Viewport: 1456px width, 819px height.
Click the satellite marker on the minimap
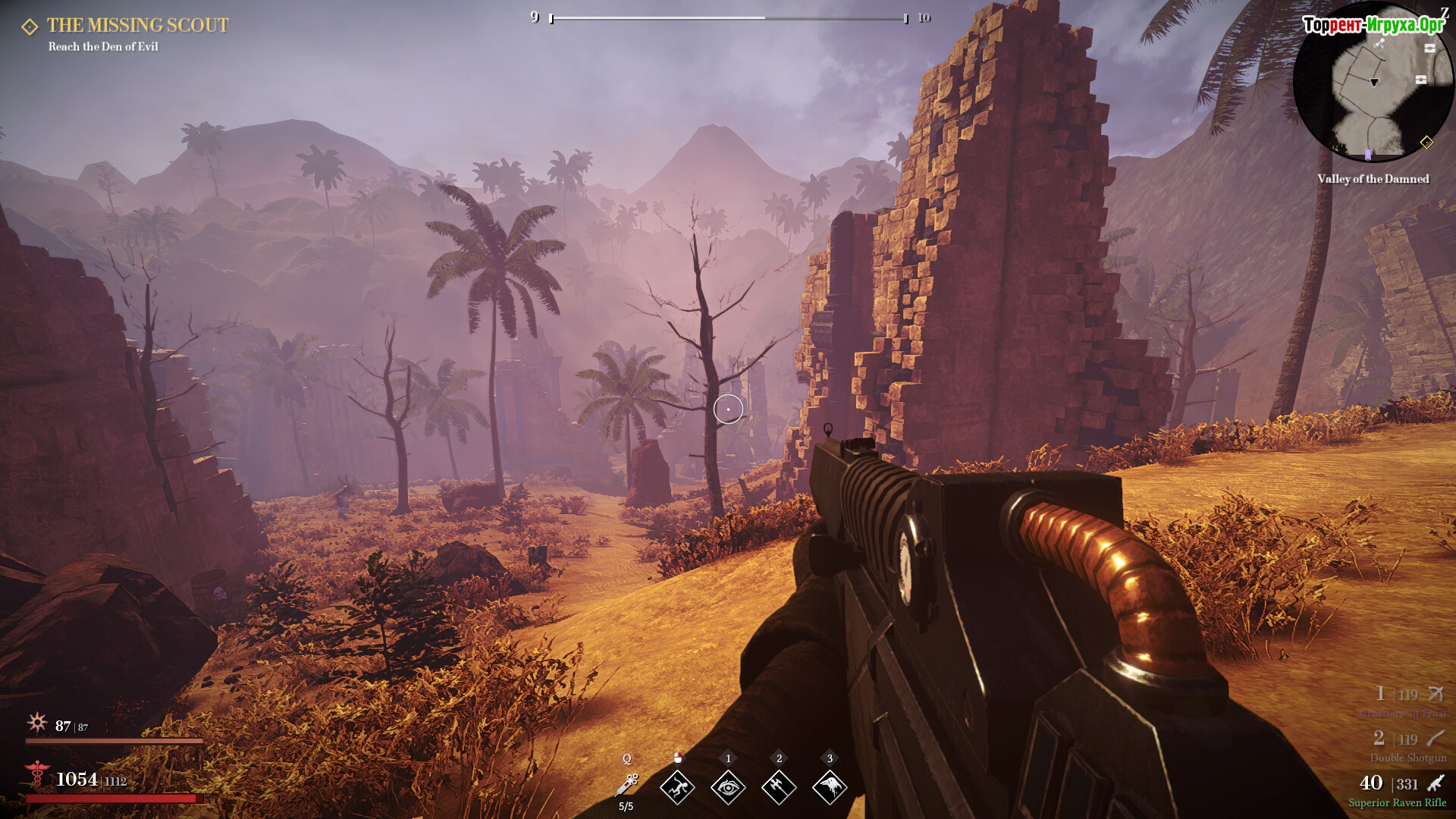1379,44
